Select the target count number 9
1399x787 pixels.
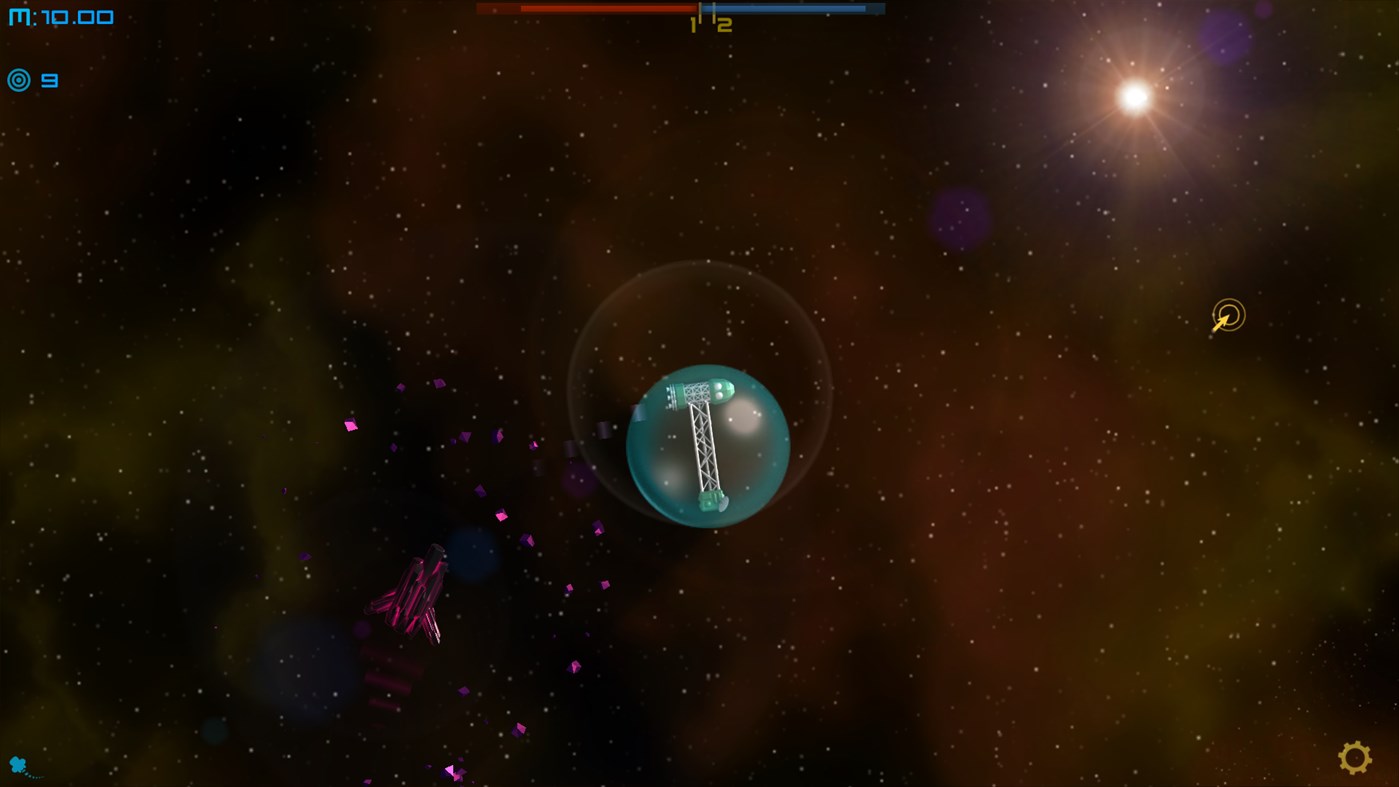(49, 79)
